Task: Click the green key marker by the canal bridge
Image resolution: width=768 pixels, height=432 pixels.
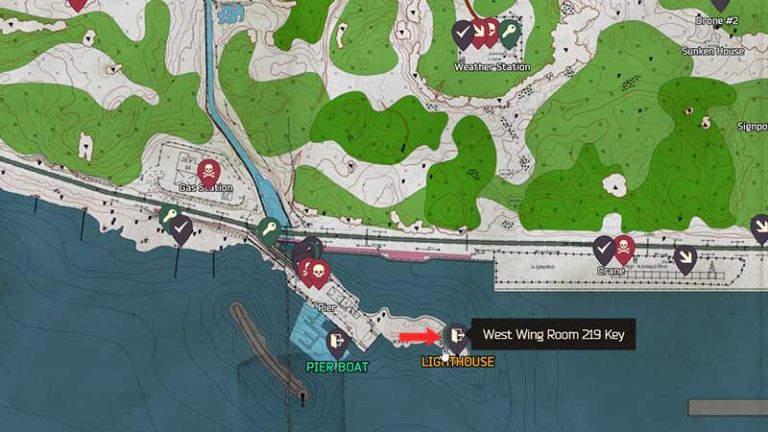Action: tap(268, 231)
